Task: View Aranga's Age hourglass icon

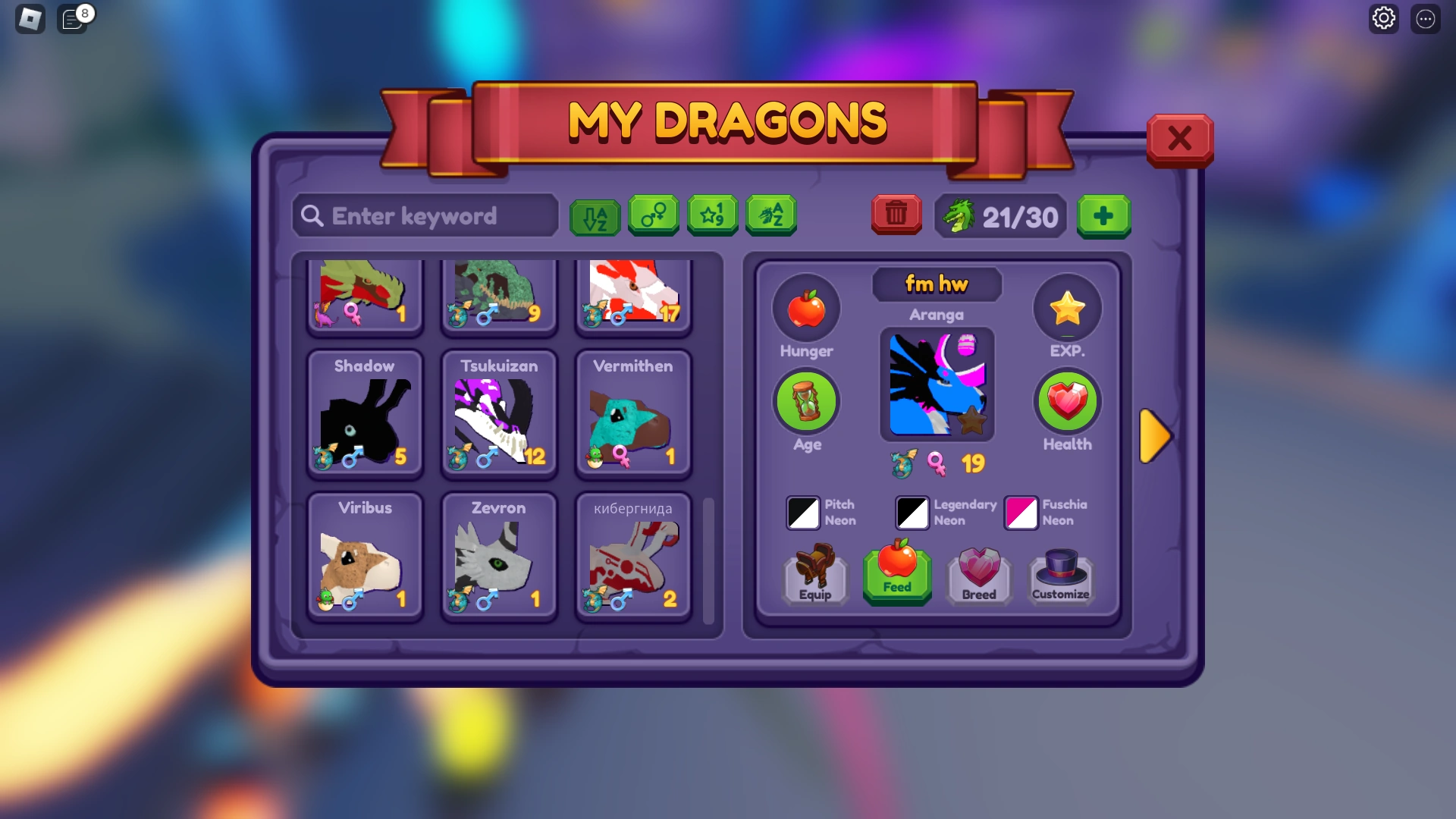Action: [806, 401]
